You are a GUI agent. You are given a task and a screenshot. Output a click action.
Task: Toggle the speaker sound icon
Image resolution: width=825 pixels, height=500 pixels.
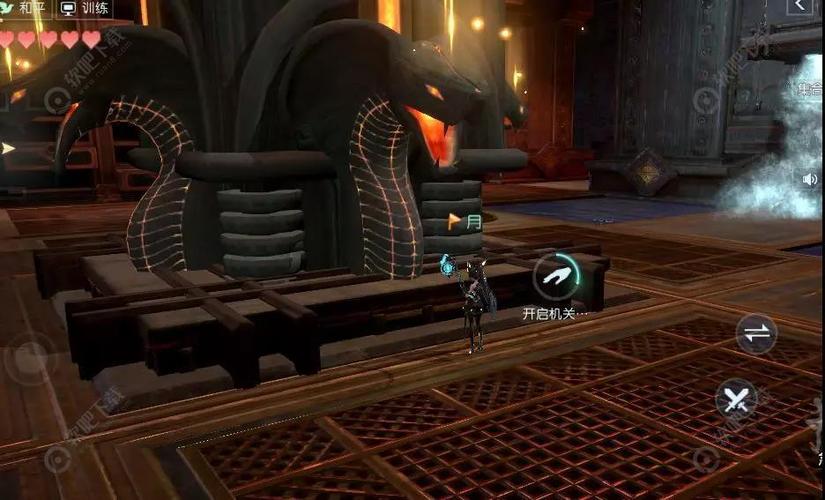(x=809, y=179)
